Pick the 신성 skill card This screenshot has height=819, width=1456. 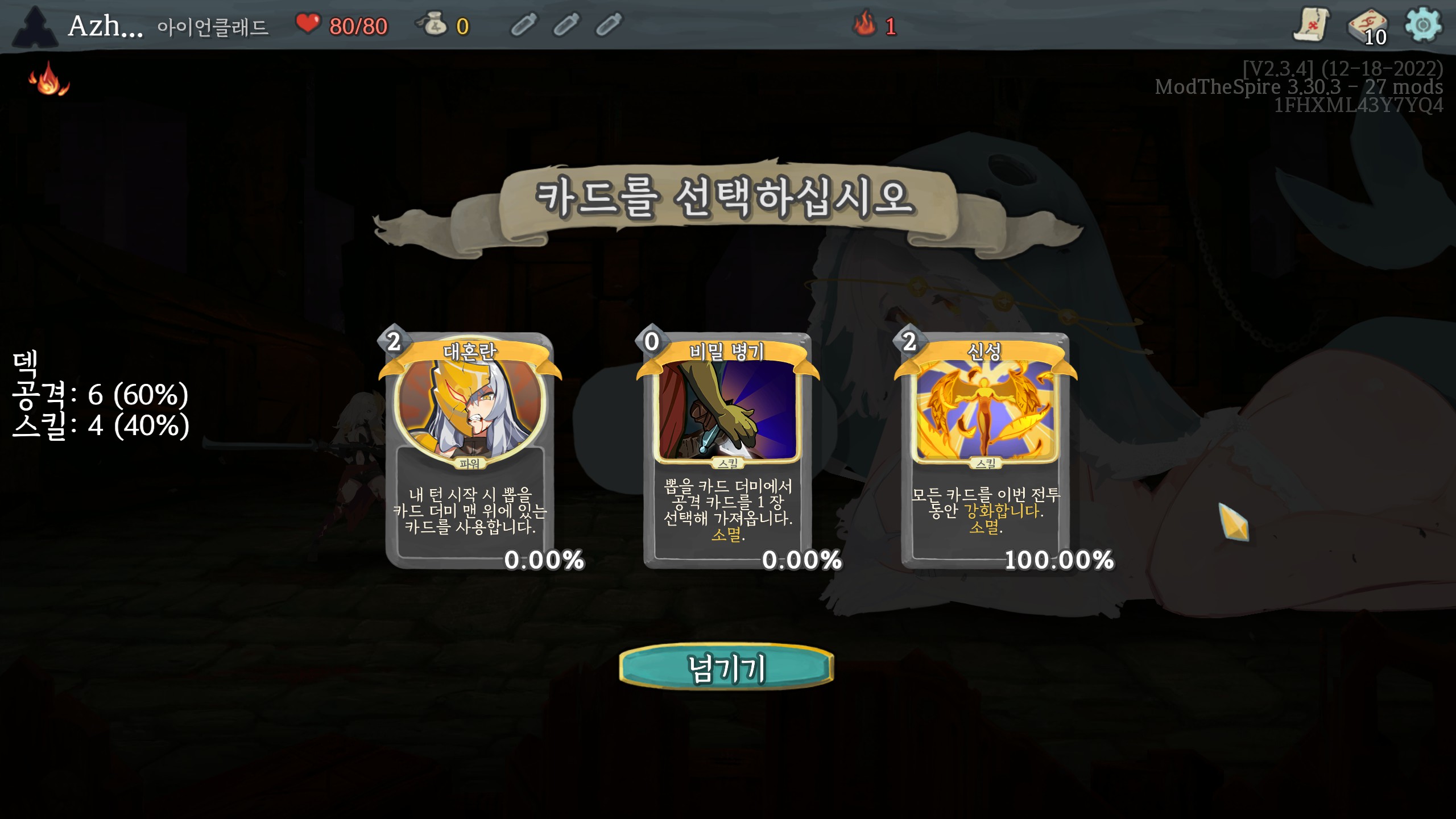tap(985, 449)
